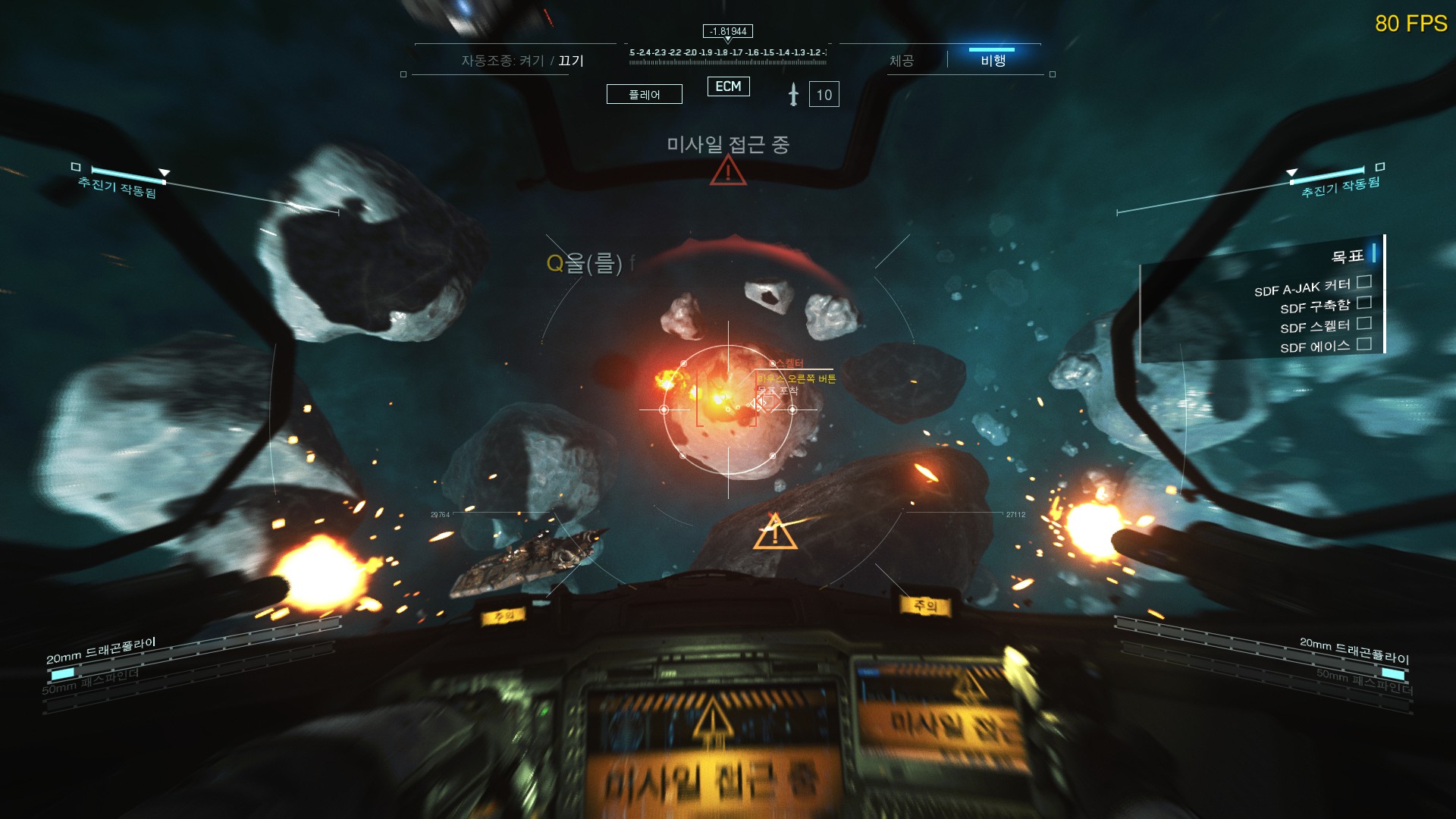This screenshot has width=1456, height=819.
Task: Choose the left 50mm 패스파인더 weapon
Action: (90, 682)
